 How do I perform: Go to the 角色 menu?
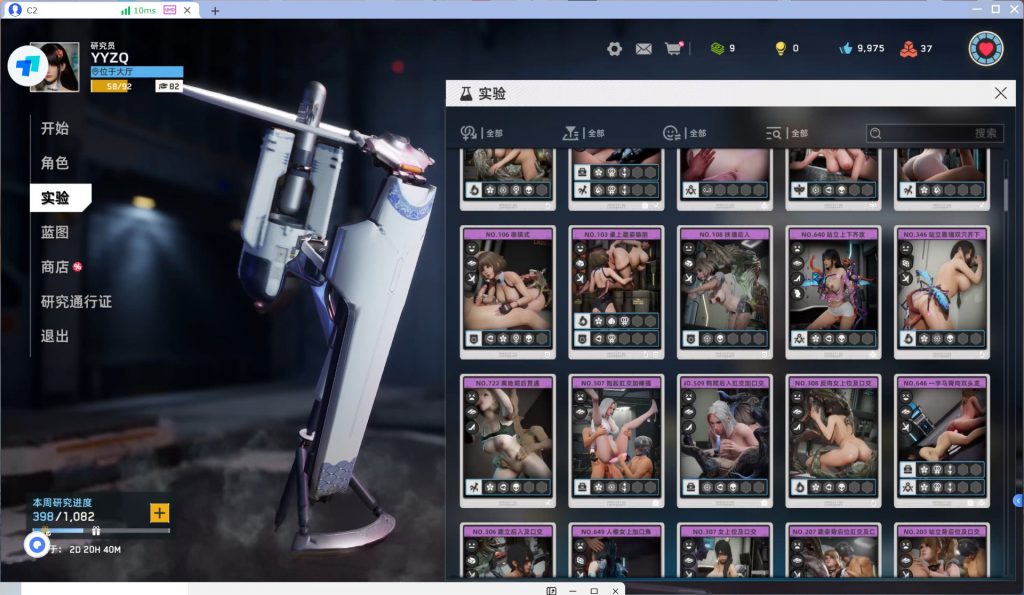pyautogui.click(x=55, y=163)
